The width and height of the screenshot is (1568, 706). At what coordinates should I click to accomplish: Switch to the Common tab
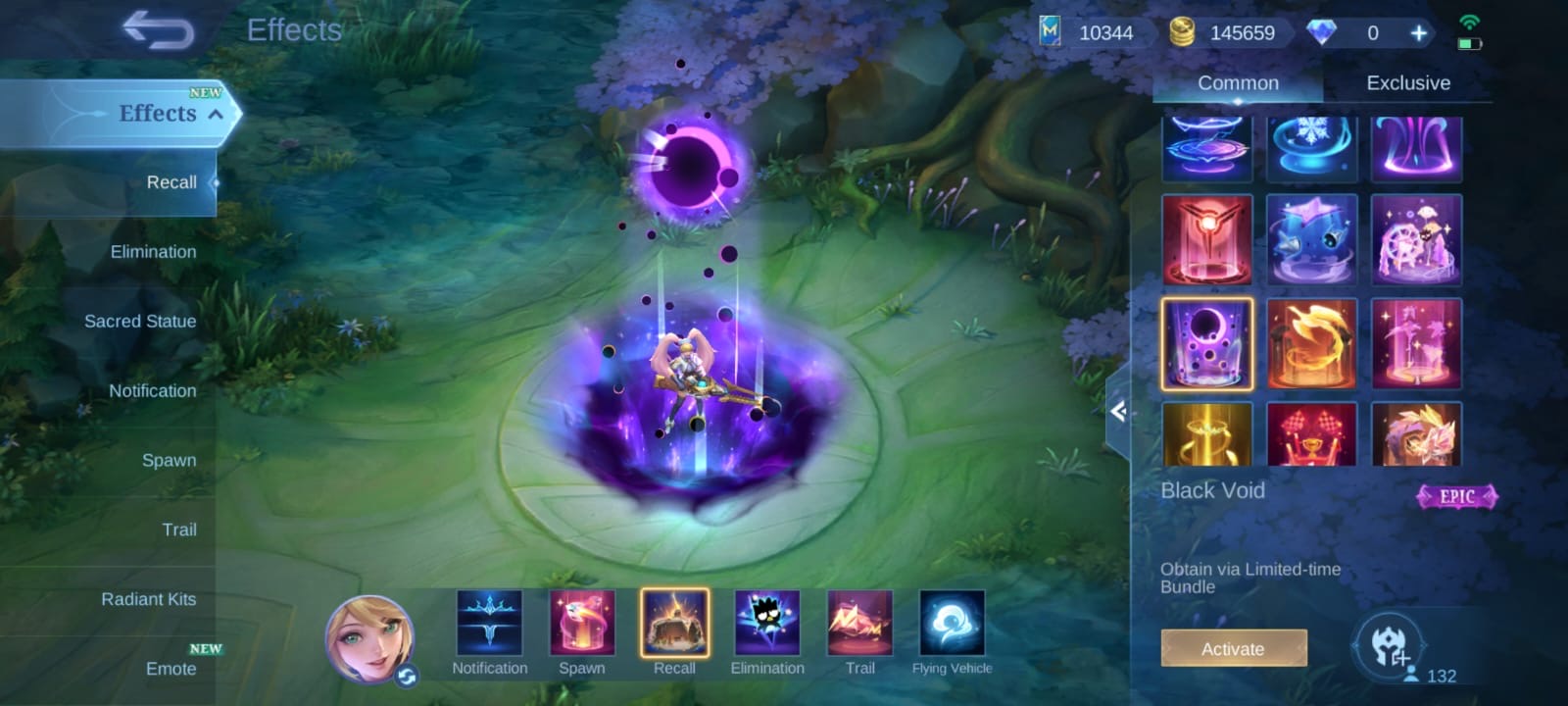point(1238,83)
